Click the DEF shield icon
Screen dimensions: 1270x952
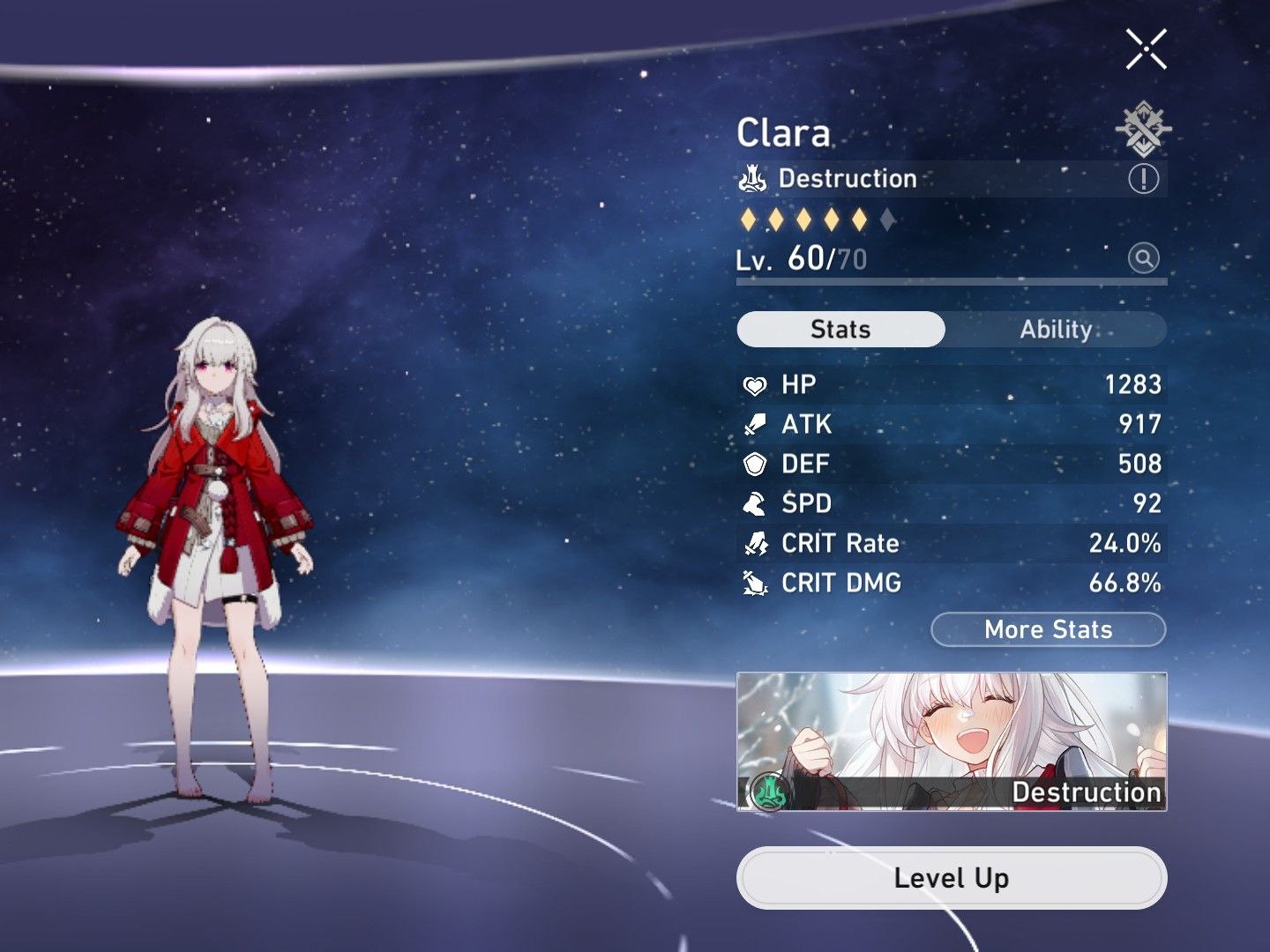[x=755, y=463]
